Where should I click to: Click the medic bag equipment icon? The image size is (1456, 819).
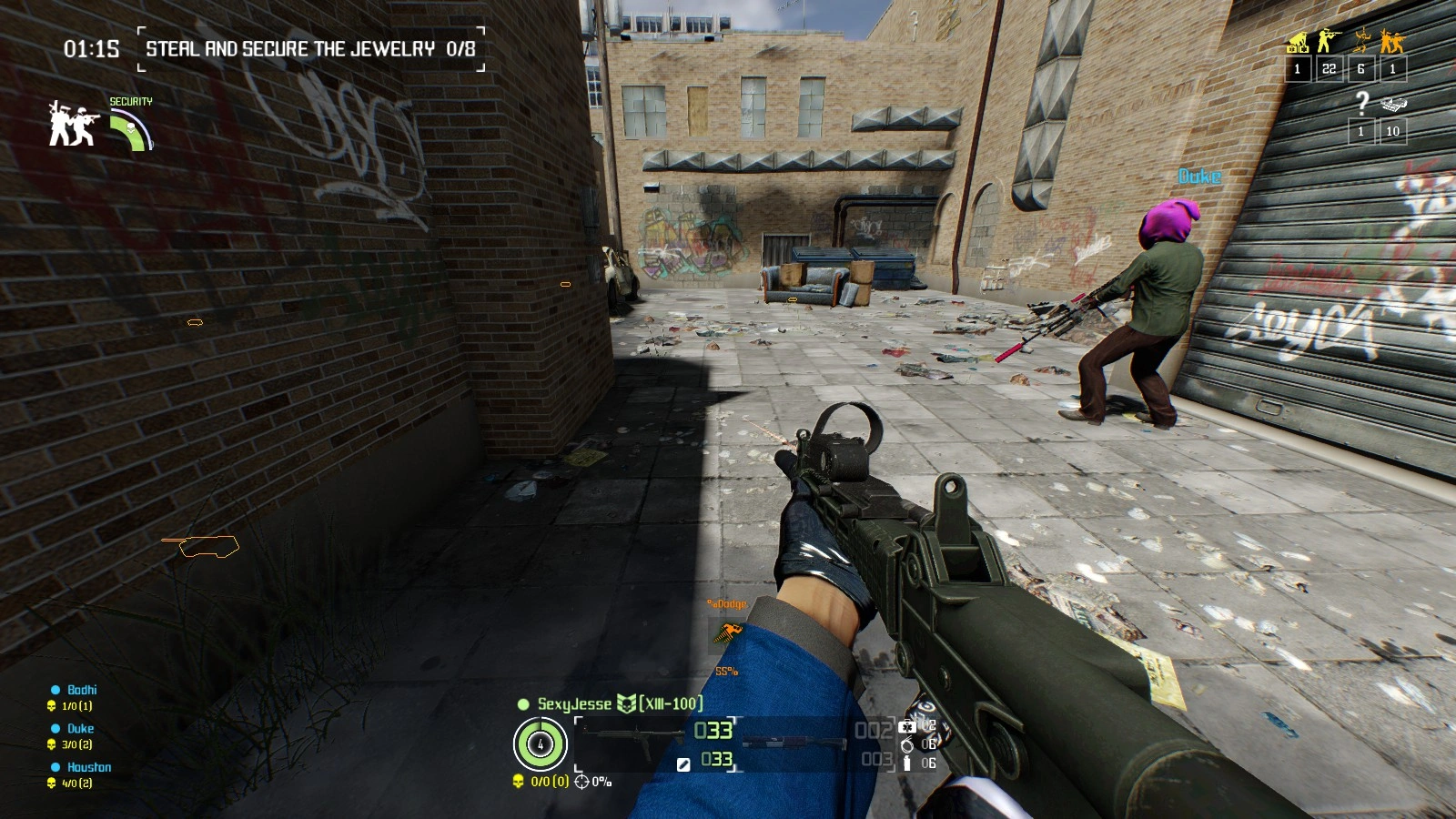click(x=906, y=726)
